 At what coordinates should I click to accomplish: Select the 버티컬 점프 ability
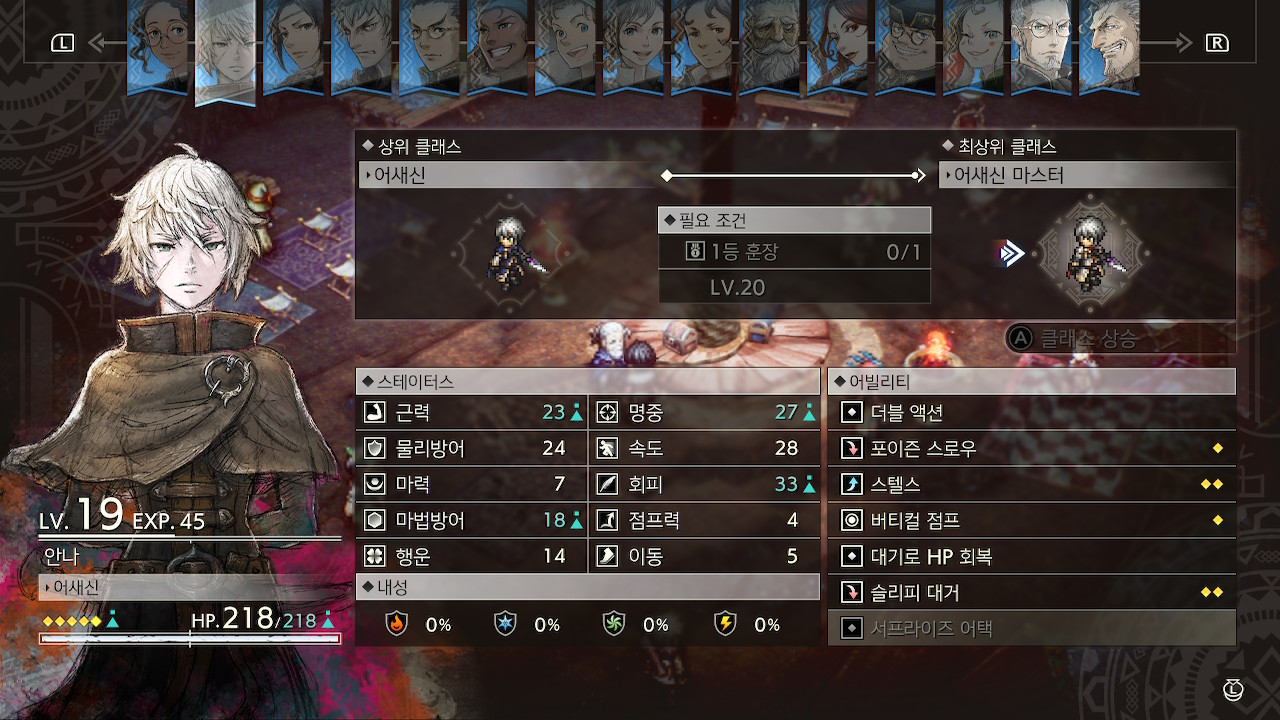(x=1031, y=520)
